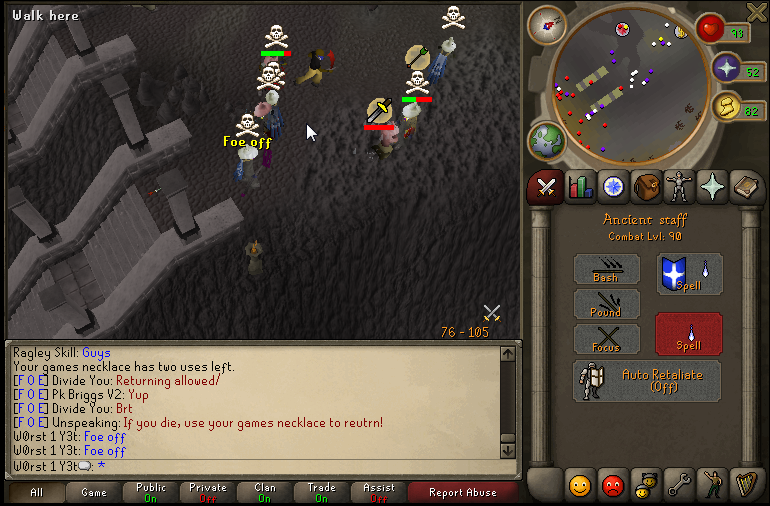Toggle the Clan chat filter
770x506 pixels.
pyautogui.click(x=265, y=492)
